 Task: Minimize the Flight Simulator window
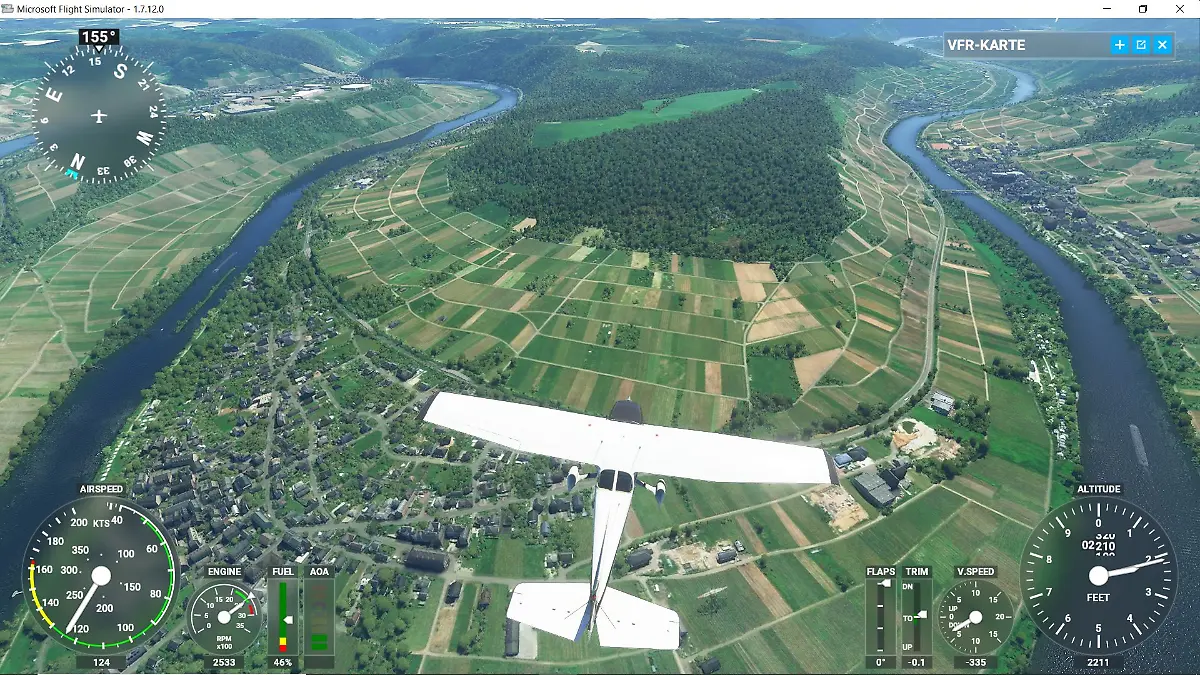[x=1104, y=9]
